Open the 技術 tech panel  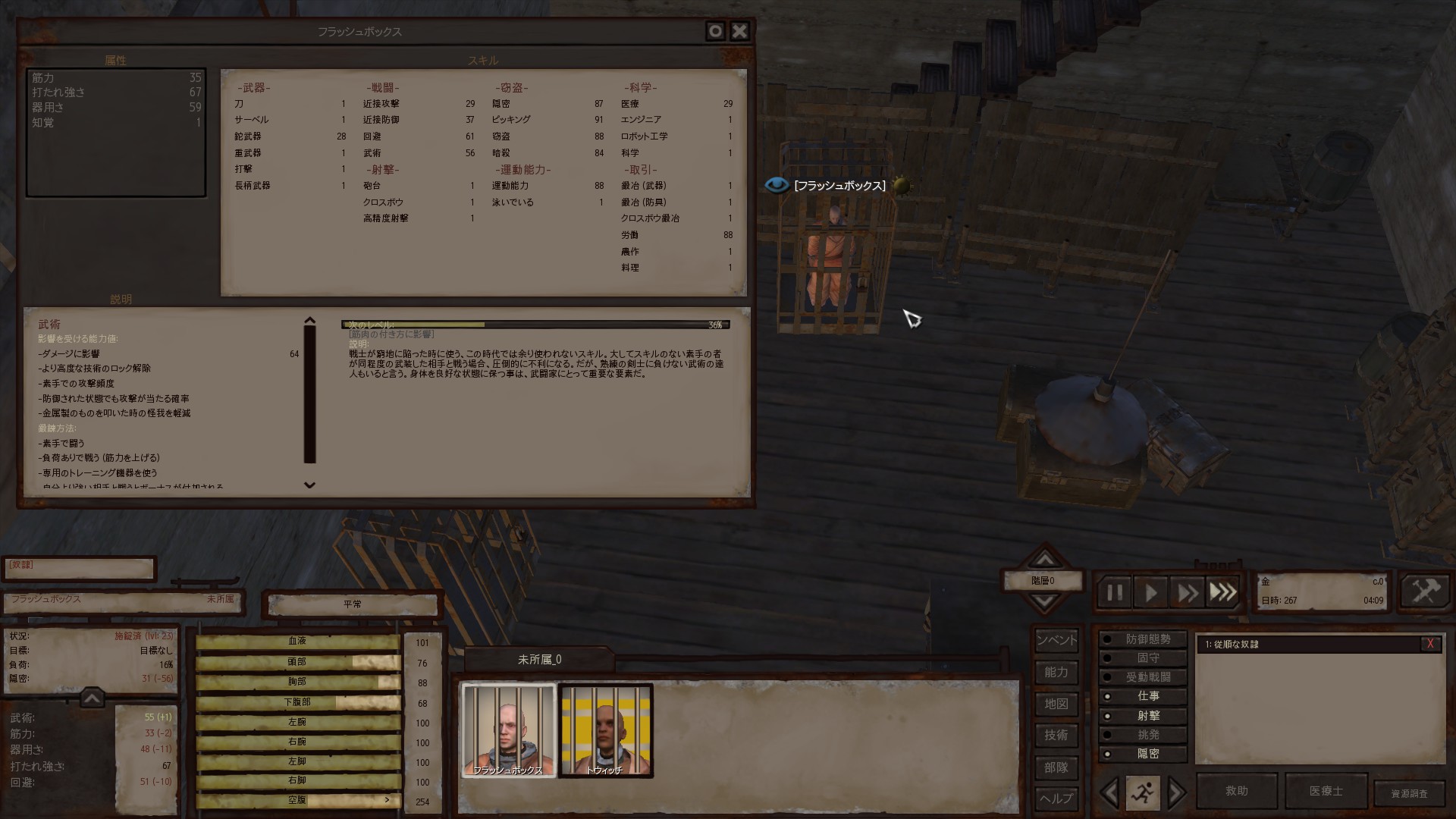click(x=1056, y=735)
